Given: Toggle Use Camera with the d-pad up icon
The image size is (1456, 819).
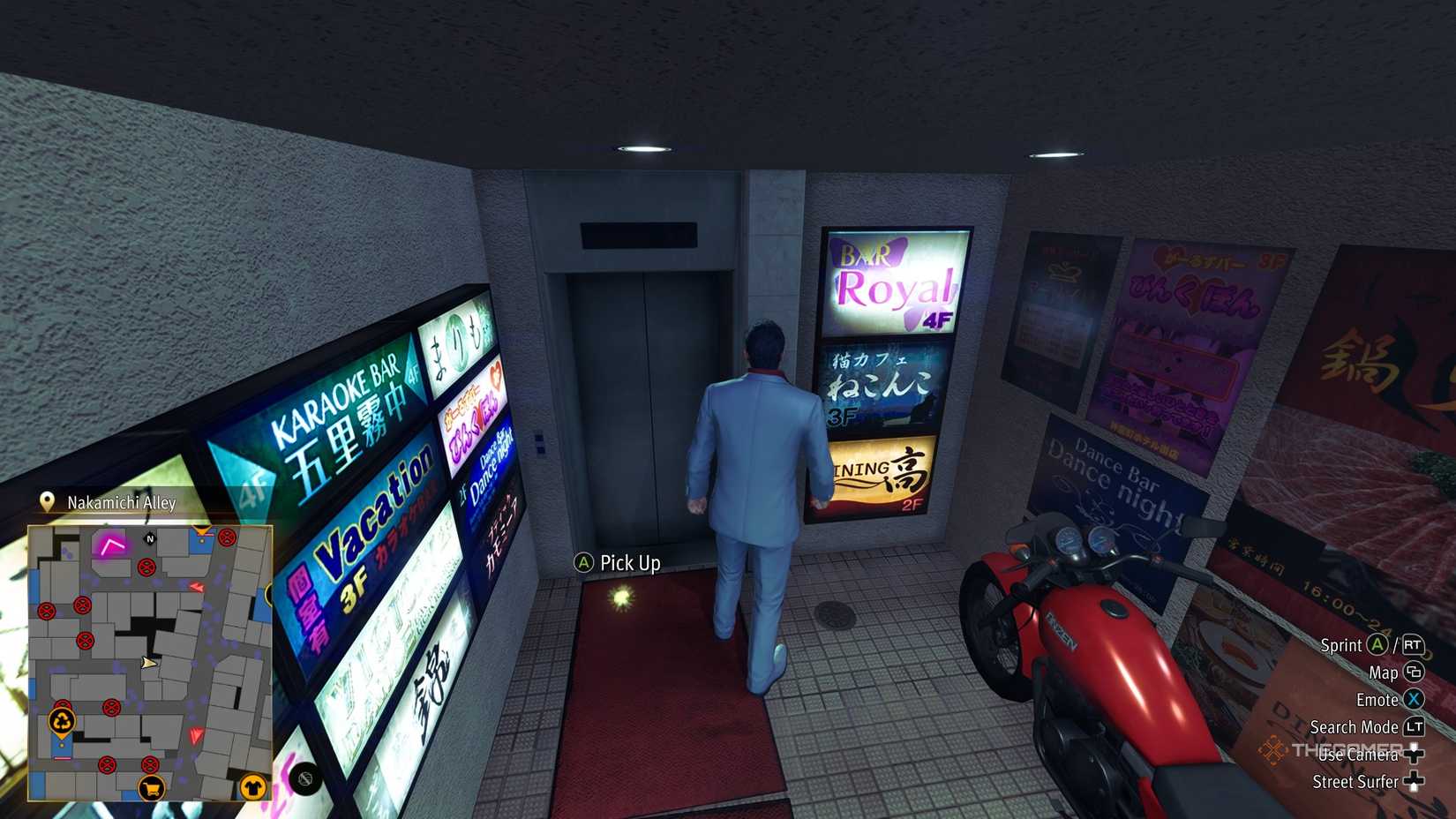Looking at the screenshot, I should 1413,754.
